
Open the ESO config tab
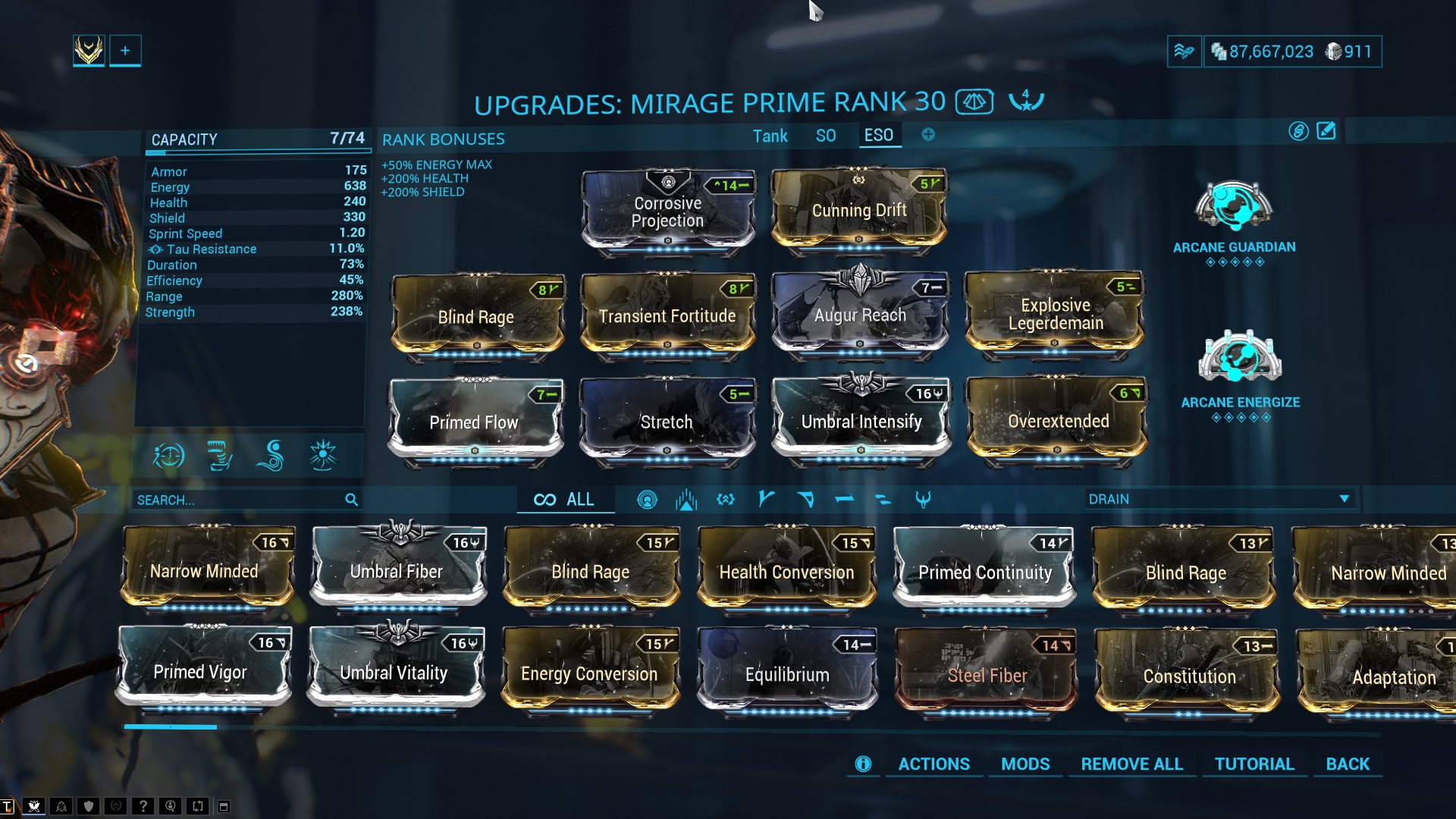coord(878,136)
